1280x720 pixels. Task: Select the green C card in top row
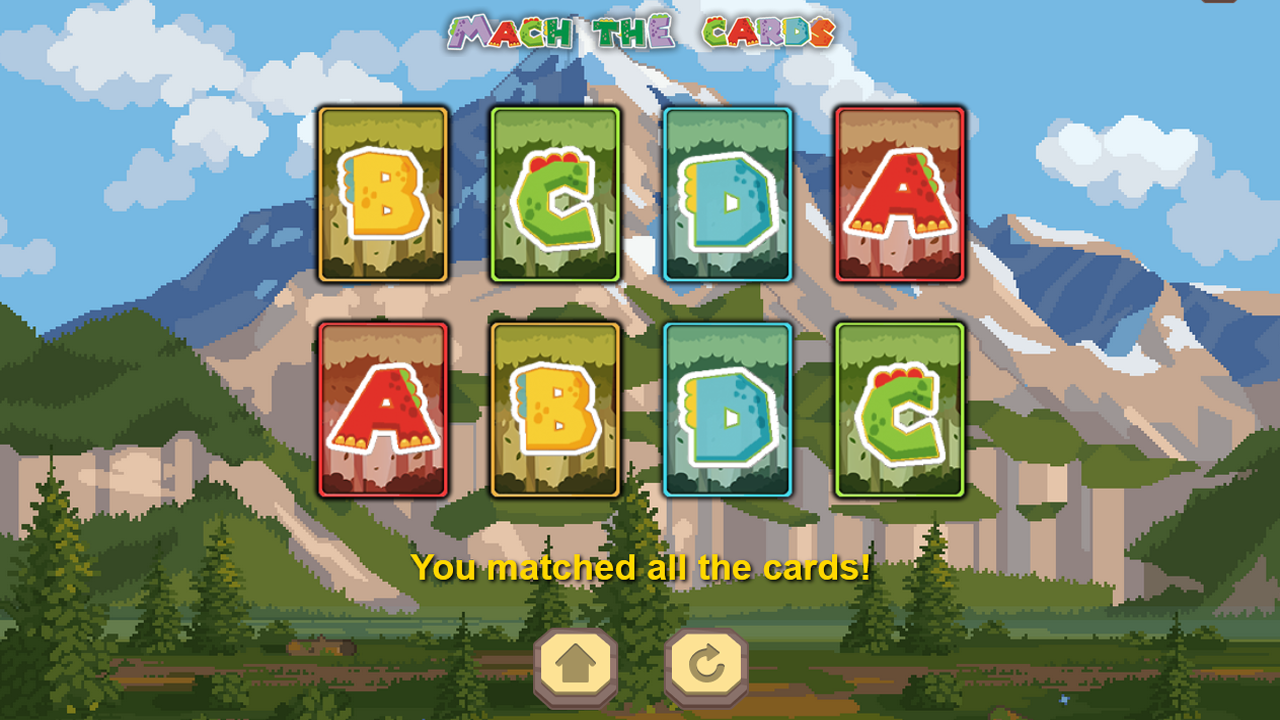point(556,196)
